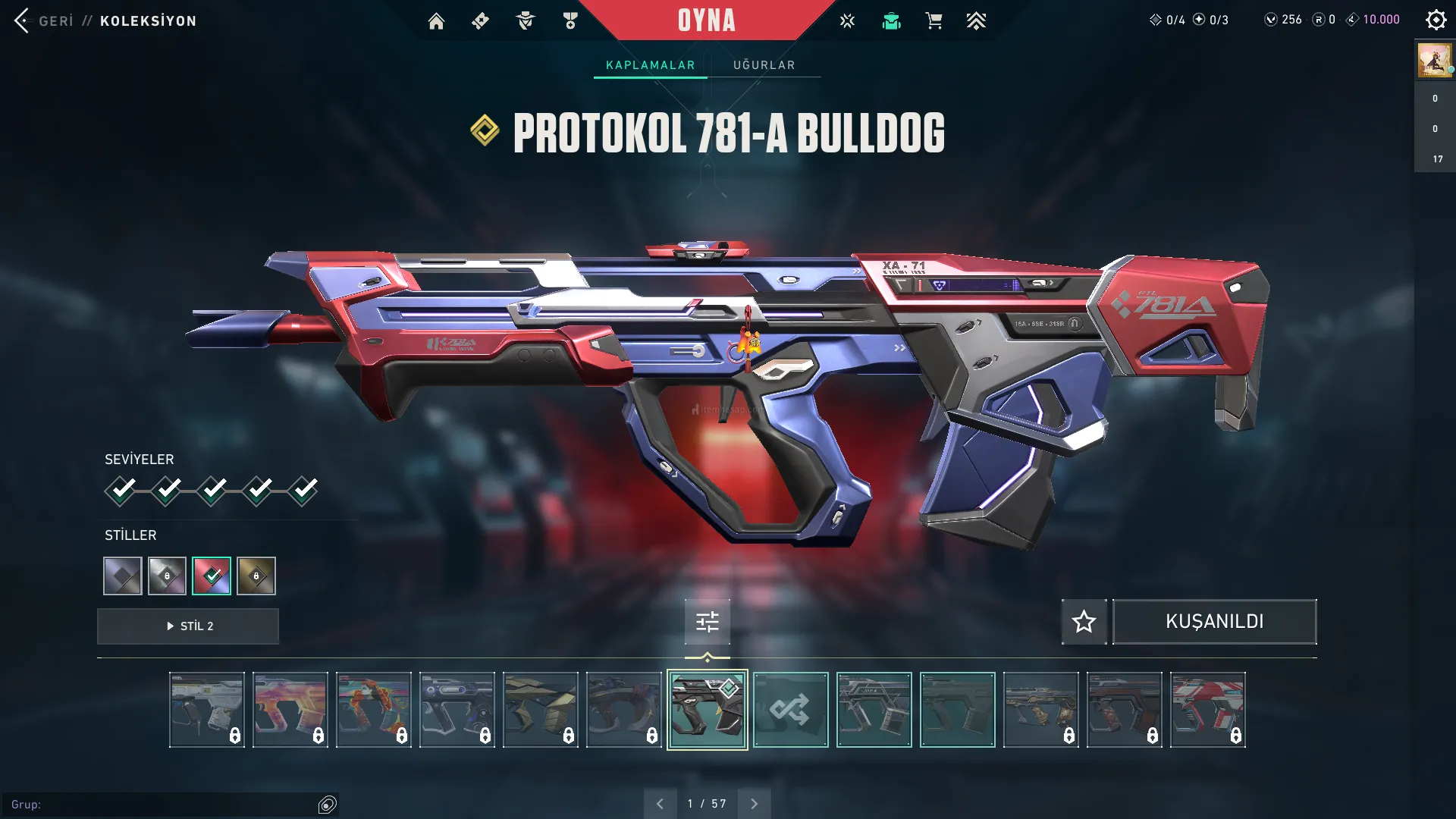This screenshot has height=819, width=1456.
Task: Open the store cart icon
Action: tap(934, 21)
